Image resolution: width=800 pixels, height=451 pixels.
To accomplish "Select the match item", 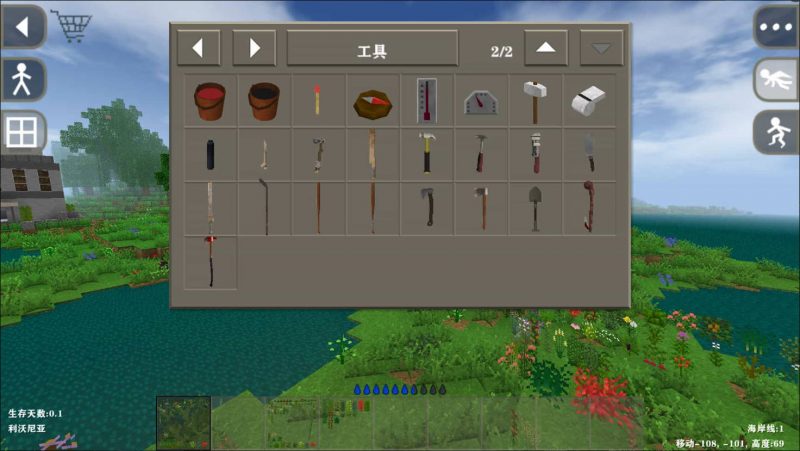I will 317,101.
